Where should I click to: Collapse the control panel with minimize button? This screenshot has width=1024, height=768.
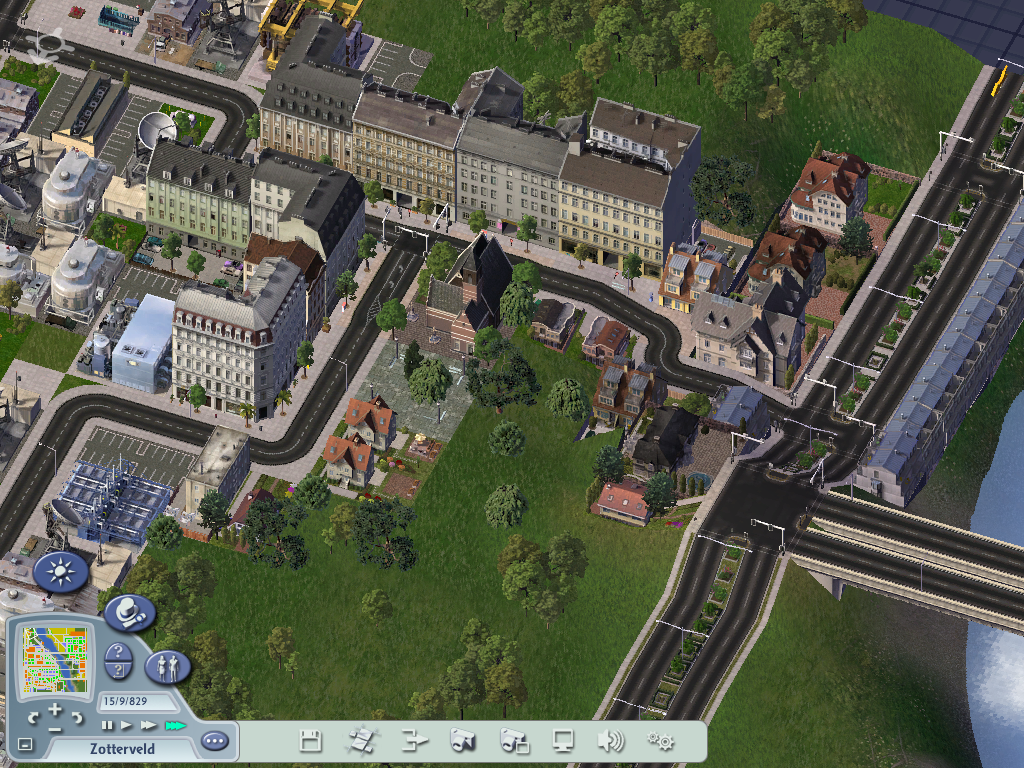click(x=25, y=744)
